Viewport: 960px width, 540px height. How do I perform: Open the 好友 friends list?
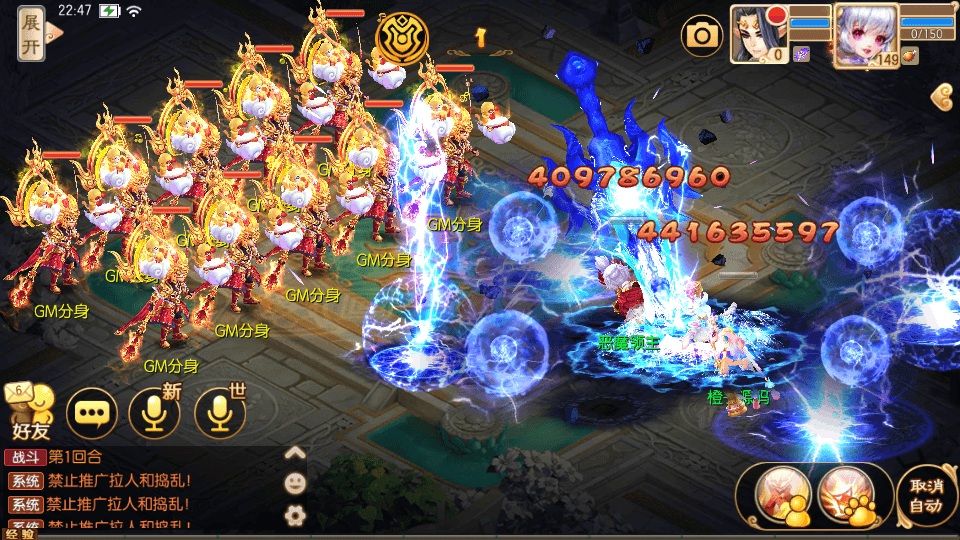pos(29,412)
